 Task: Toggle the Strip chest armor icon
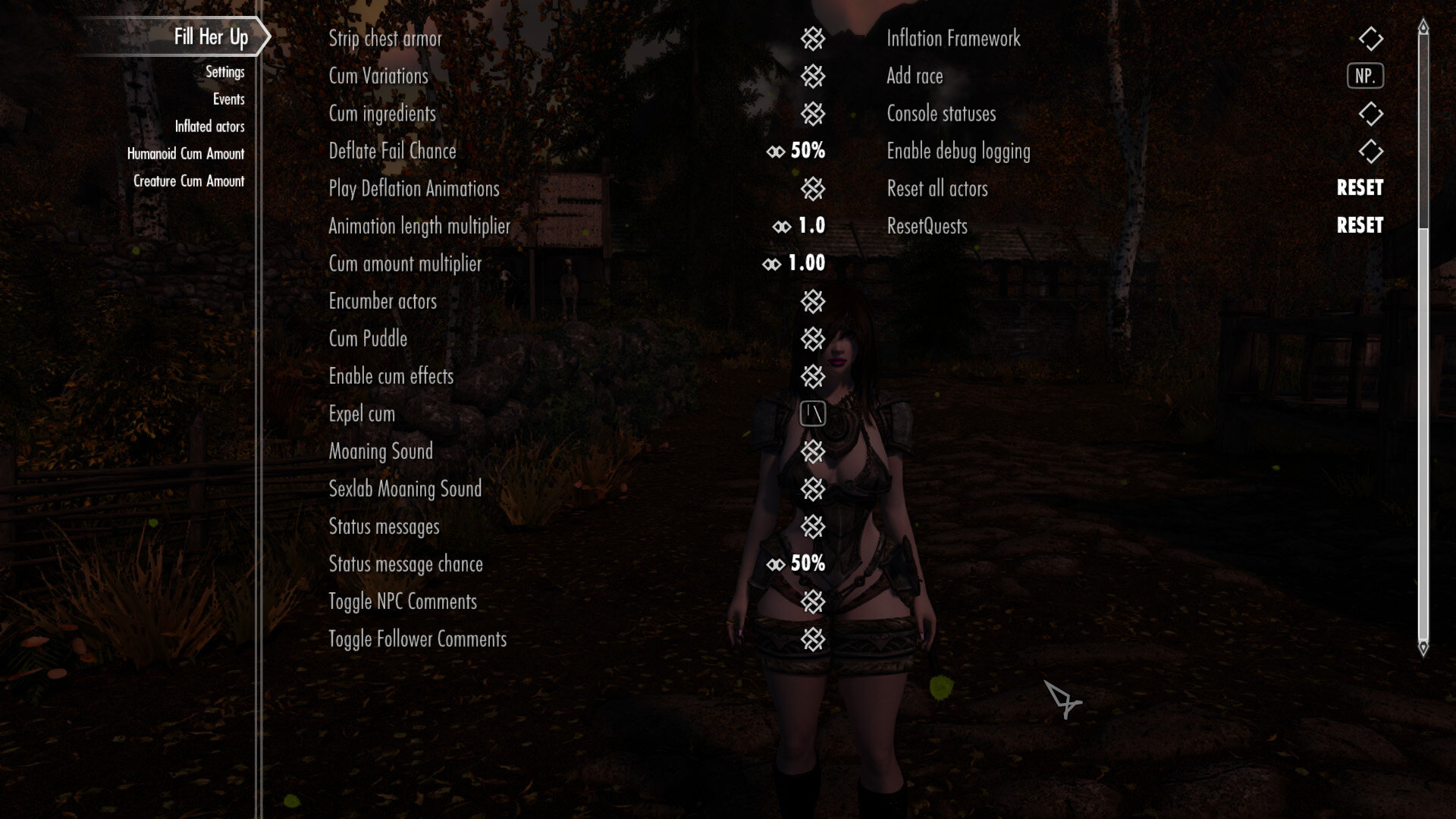(x=814, y=39)
